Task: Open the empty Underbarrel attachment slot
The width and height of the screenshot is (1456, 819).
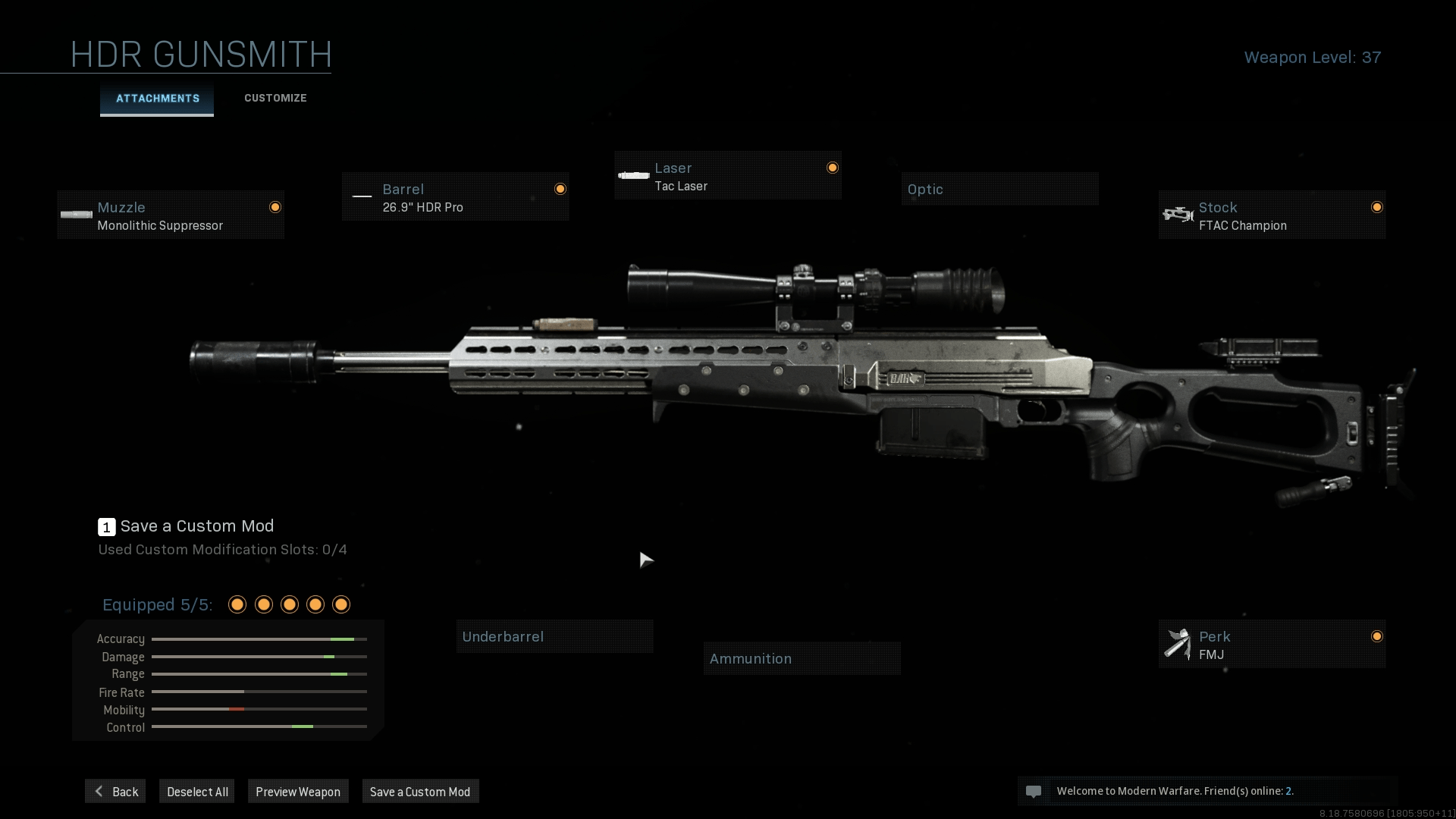Action: pyautogui.click(x=554, y=636)
